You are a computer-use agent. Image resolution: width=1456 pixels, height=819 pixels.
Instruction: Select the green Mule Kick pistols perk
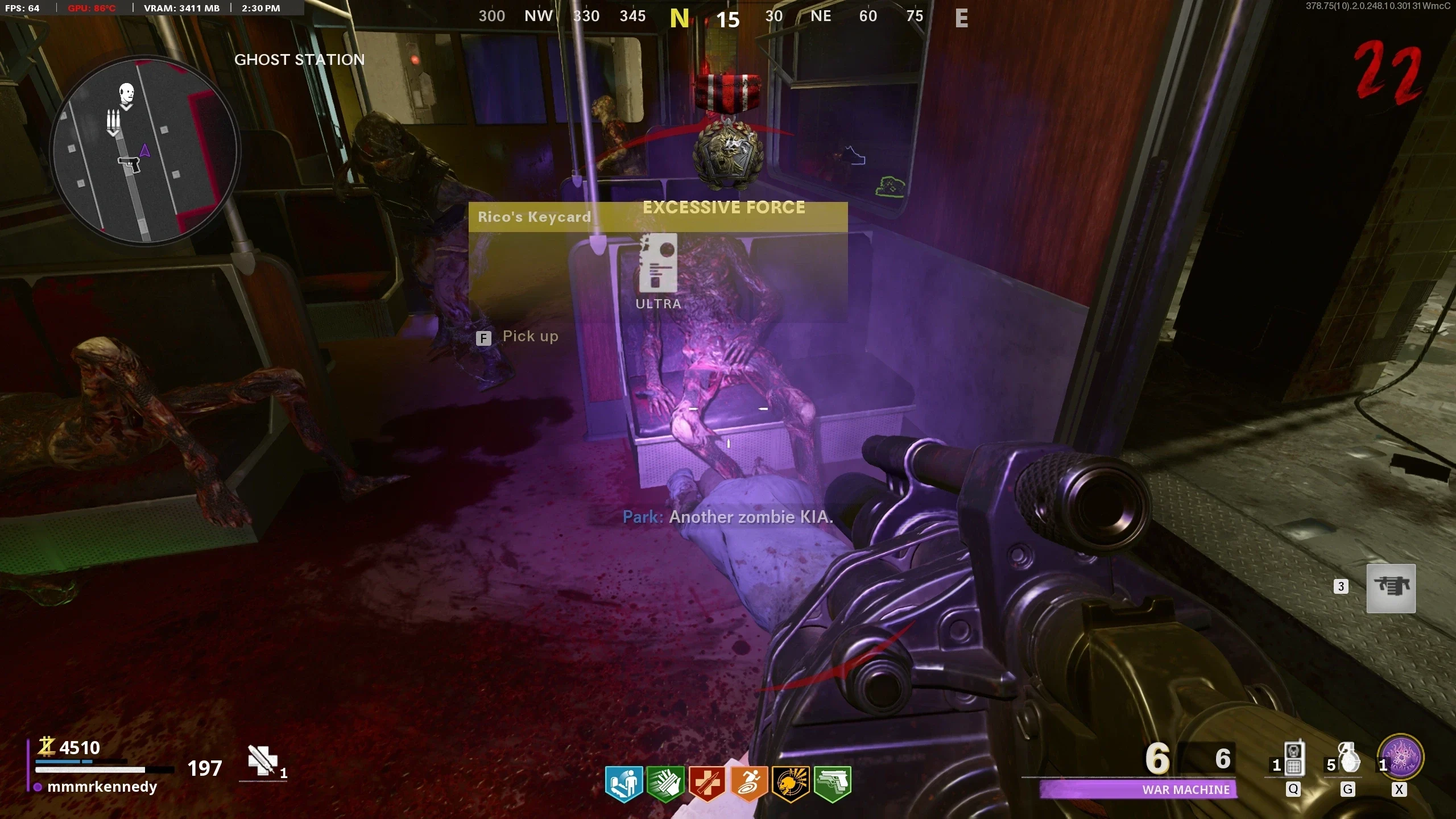click(832, 784)
